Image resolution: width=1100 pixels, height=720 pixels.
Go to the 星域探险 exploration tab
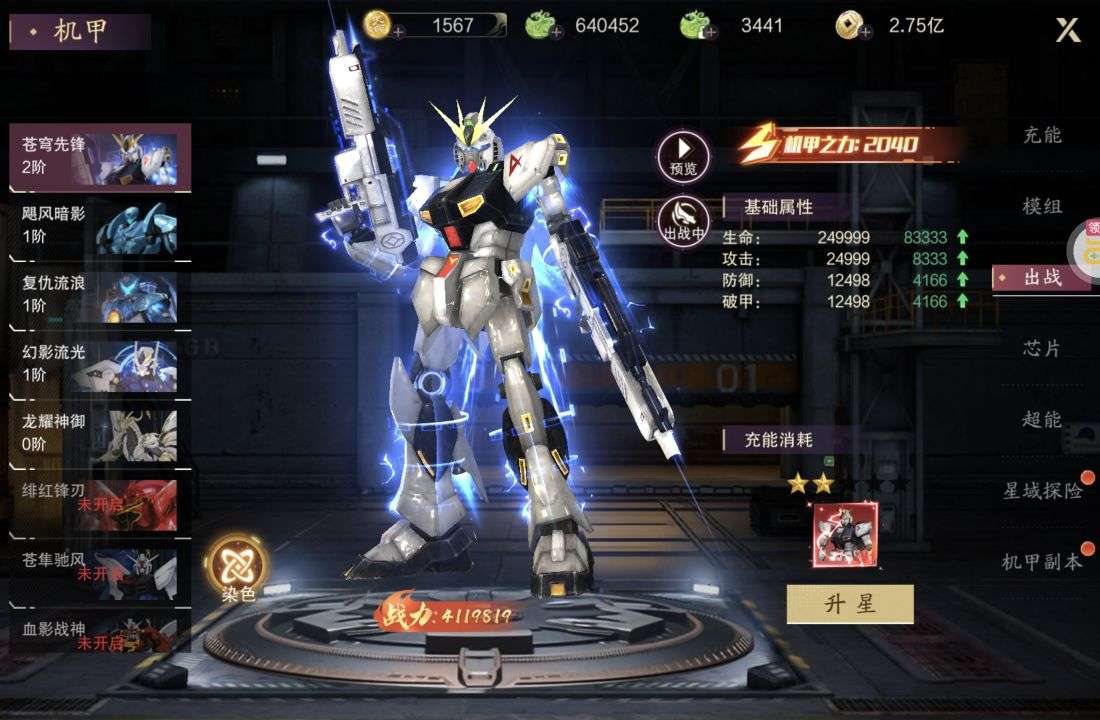pos(1042,490)
